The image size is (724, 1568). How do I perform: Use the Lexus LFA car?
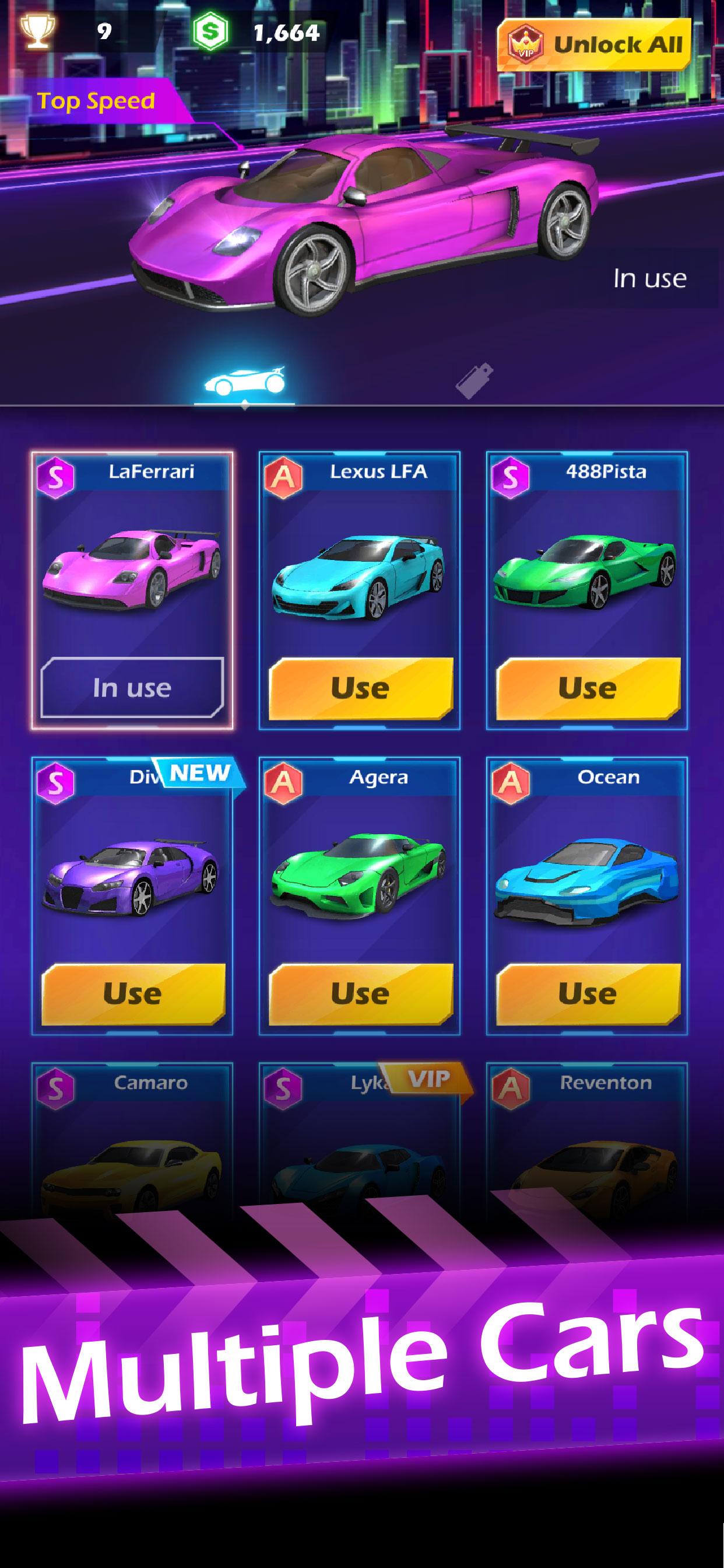360,688
